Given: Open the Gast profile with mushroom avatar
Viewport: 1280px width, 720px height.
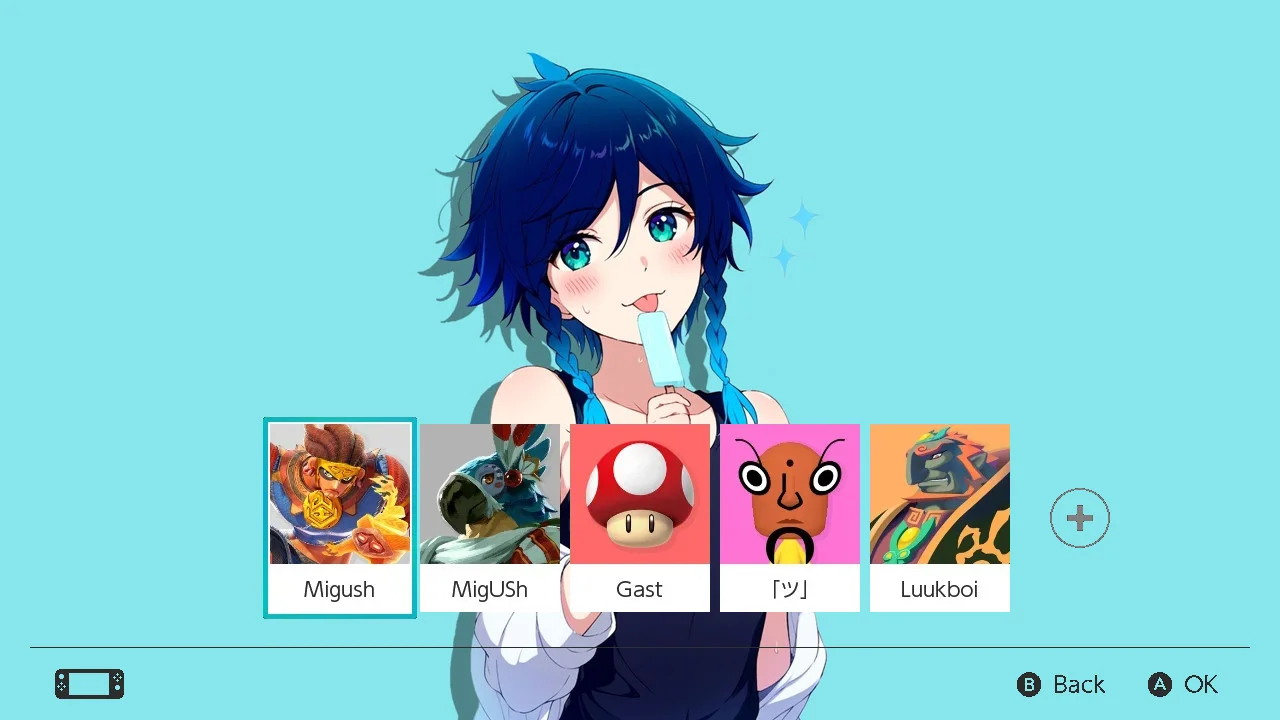Looking at the screenshot, I should [x=640, y=494].
